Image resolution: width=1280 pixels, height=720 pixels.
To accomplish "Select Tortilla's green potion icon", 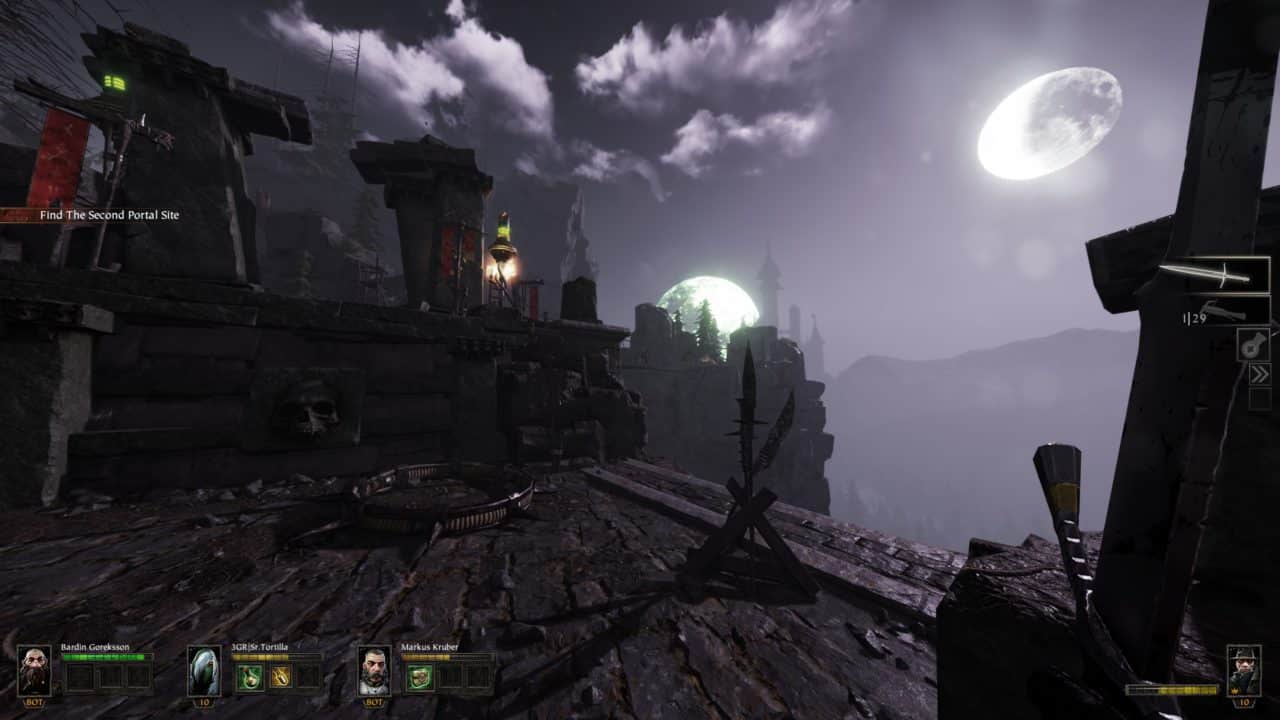I will [250, 677].
